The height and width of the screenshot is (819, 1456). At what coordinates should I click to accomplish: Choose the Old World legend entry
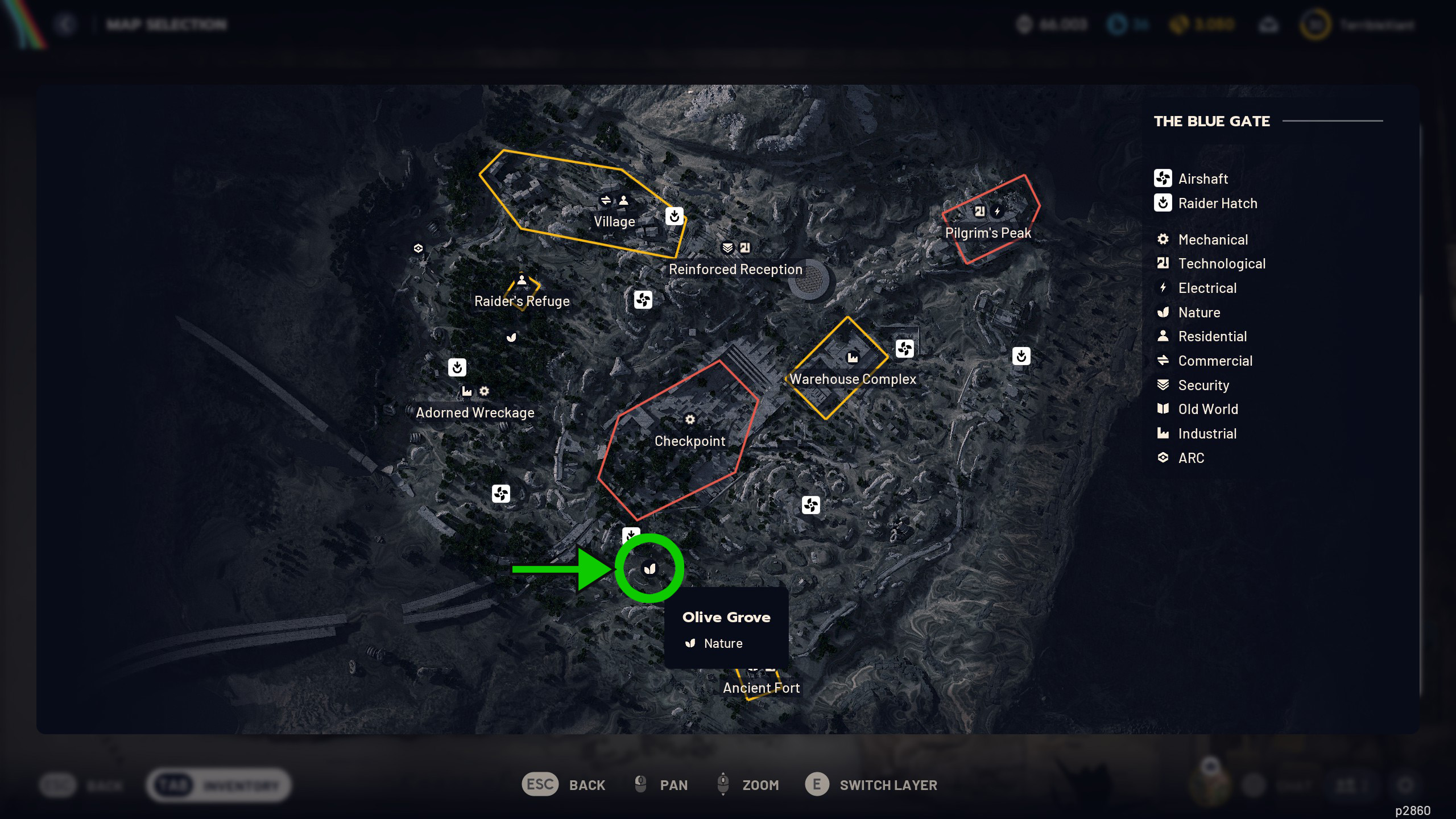(x=1207, y=409)
